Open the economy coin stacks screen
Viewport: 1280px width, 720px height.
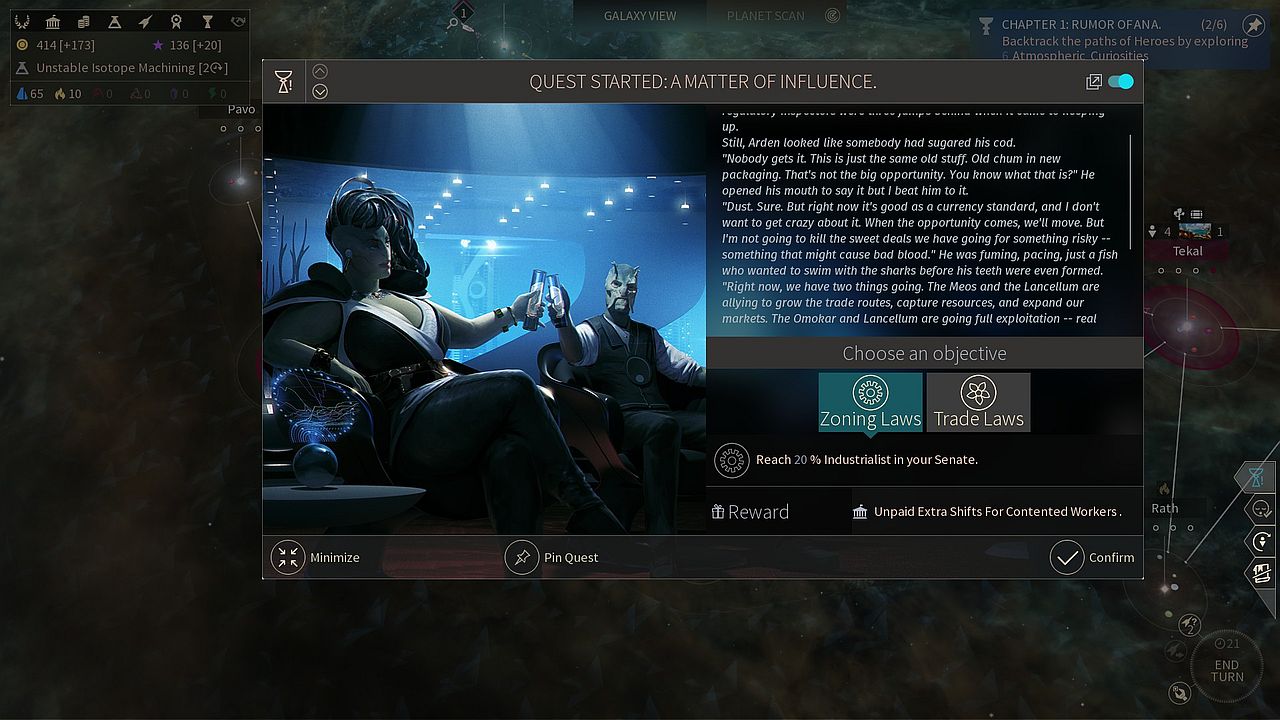pos(84,22)
